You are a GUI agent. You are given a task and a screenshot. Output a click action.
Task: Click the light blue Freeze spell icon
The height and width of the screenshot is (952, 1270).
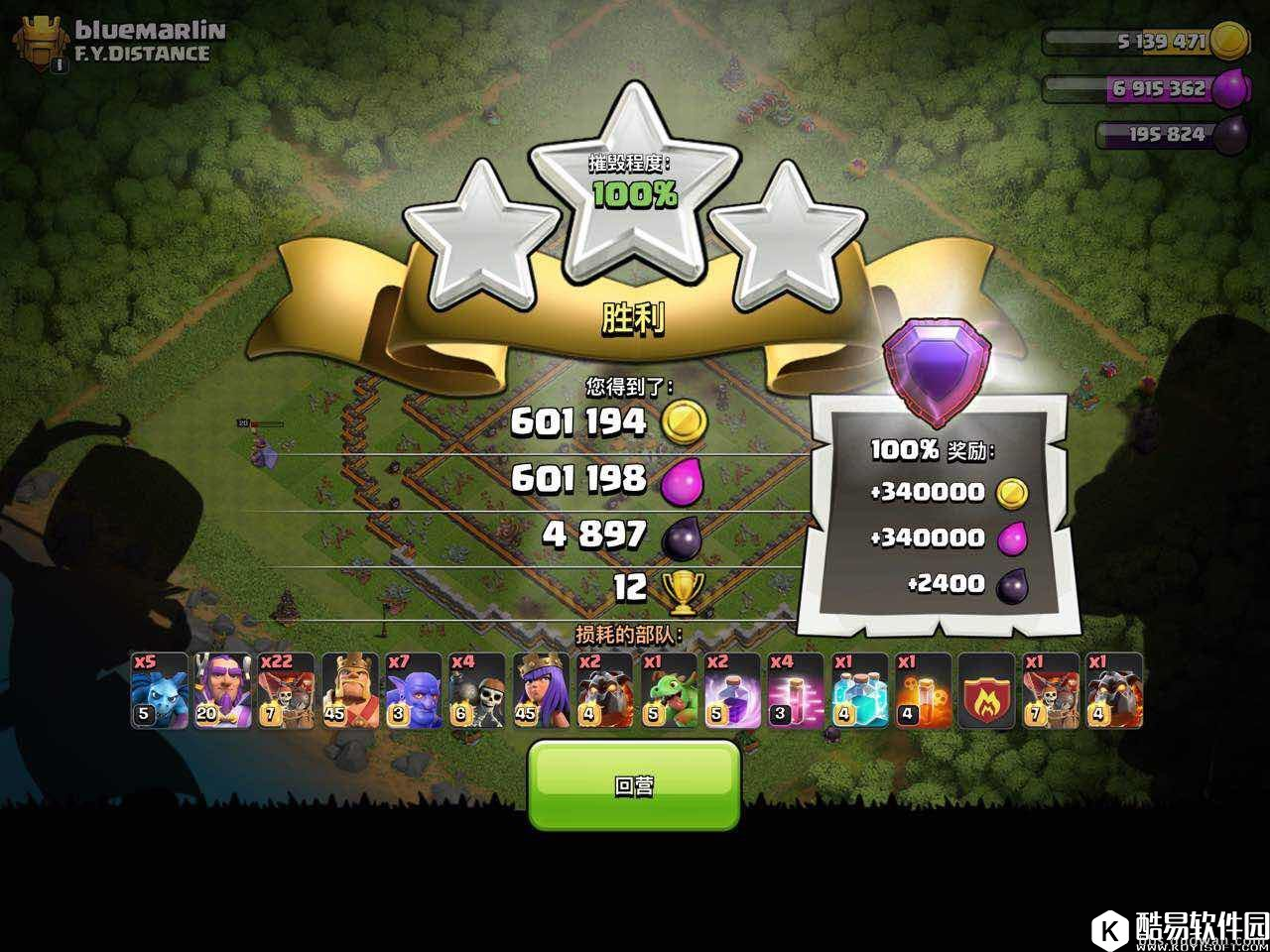pos(858,691)
